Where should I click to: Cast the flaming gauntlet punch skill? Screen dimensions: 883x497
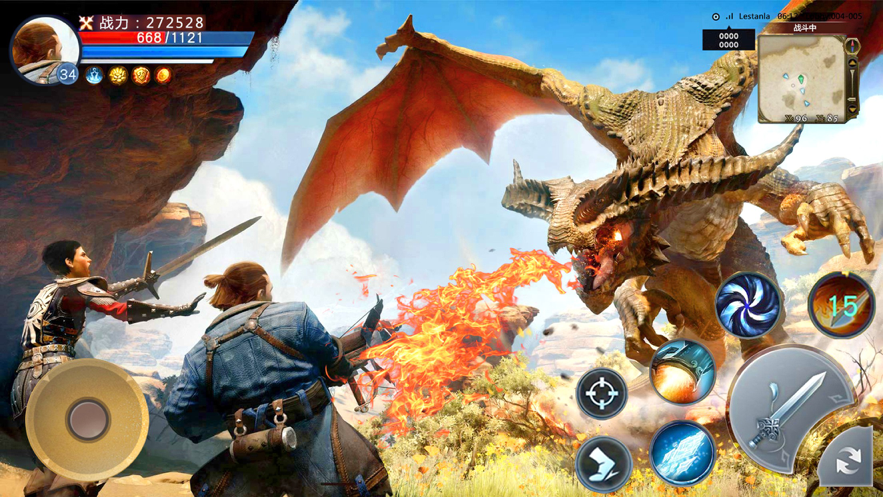pyautogui.click(x=683, y=372)
